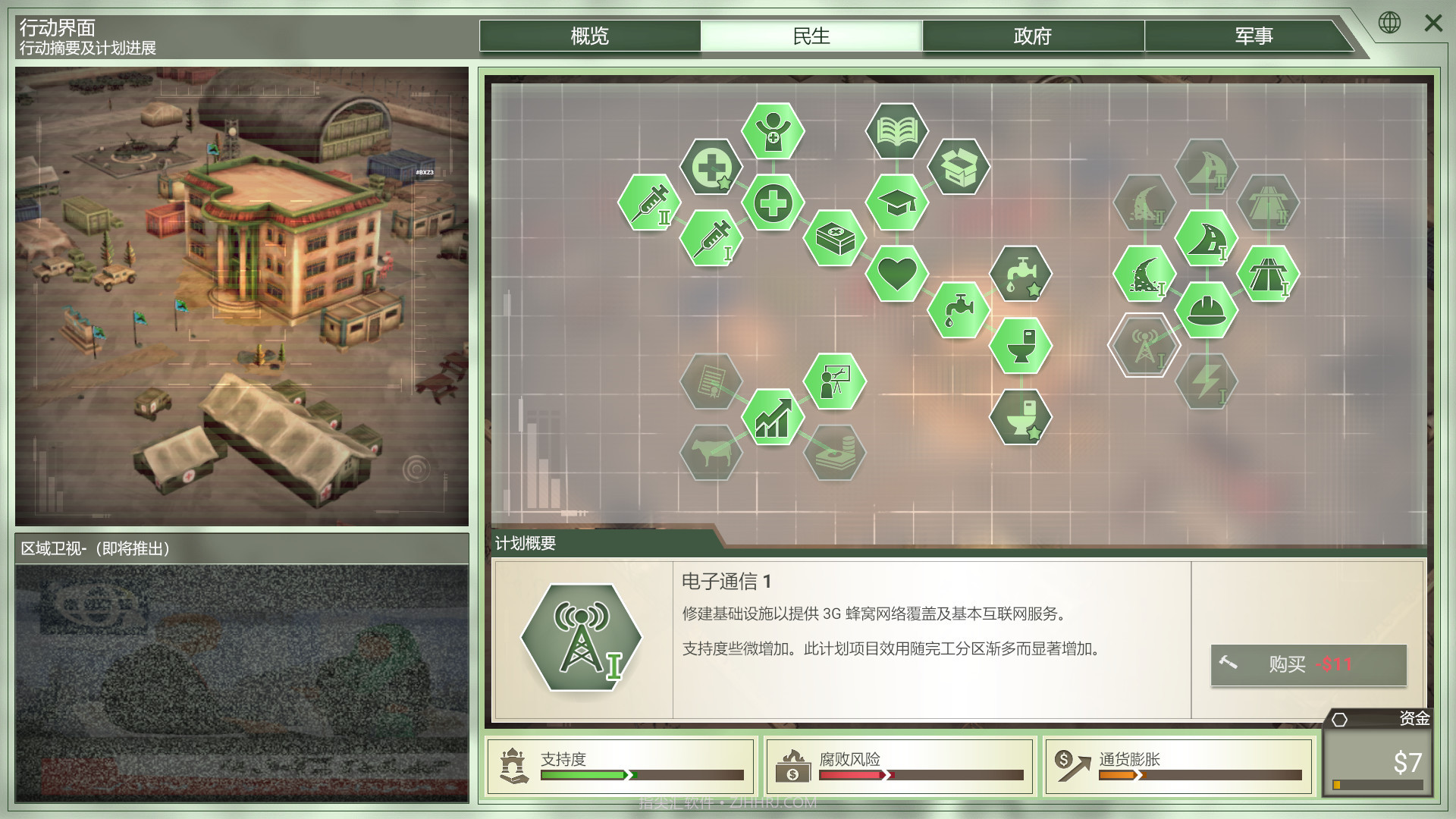Open the 教育 graduation cap initiative
1456x819 pixels.
[x=897, y=203]
